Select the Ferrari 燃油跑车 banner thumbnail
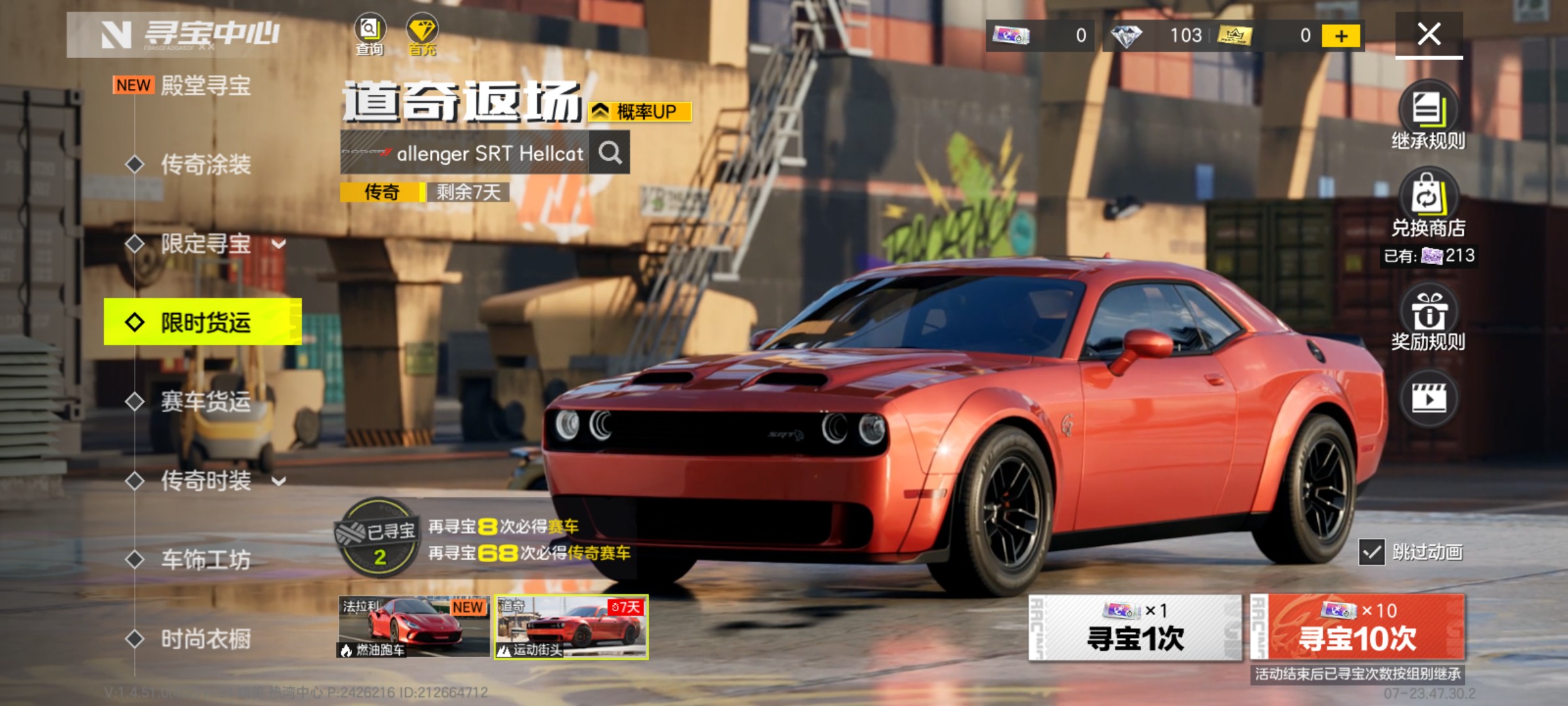Screen dimensions: 1568x706 (414, 626)
